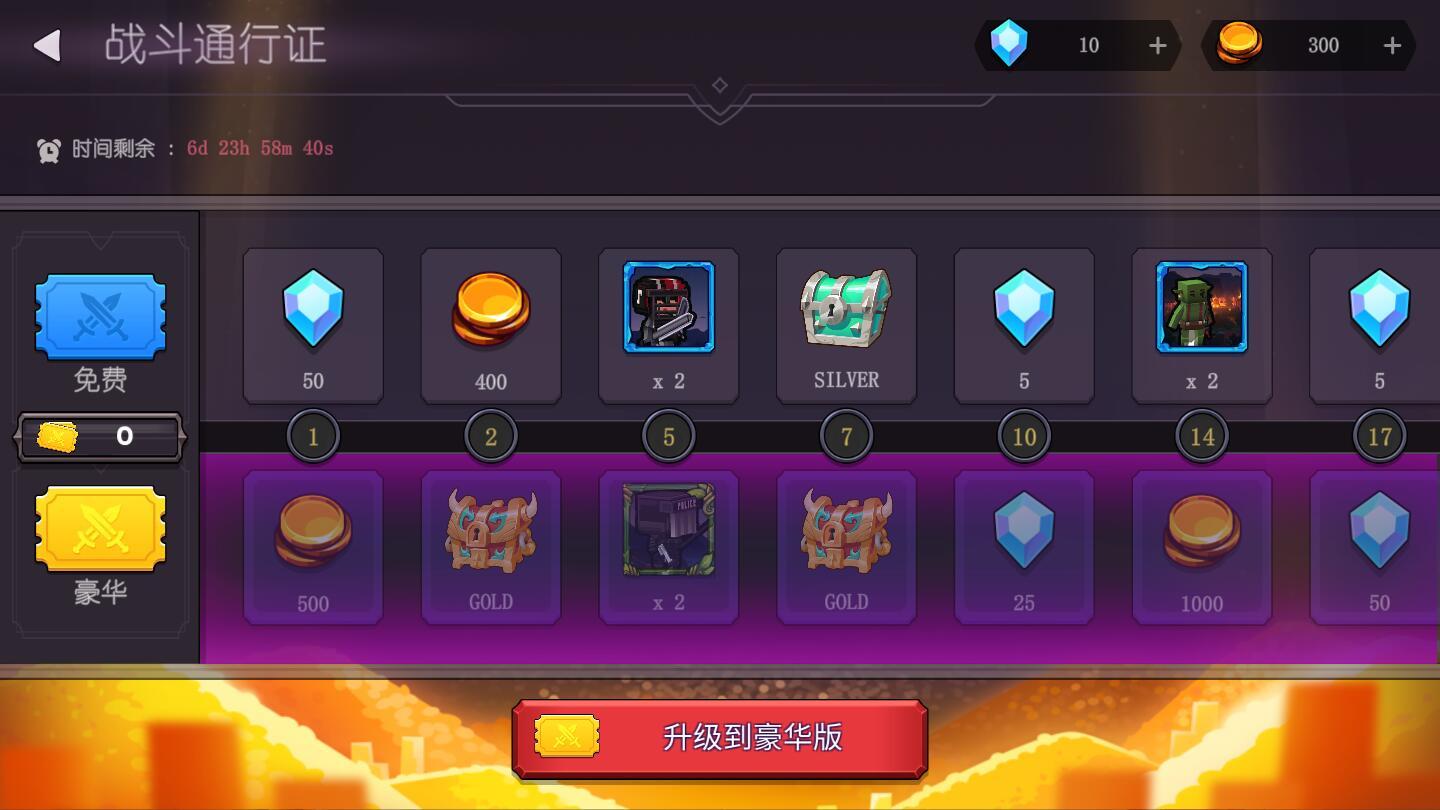1440x810 pixels.
Task: Check the ticket counter showing 0
Action: coord(99,436)
